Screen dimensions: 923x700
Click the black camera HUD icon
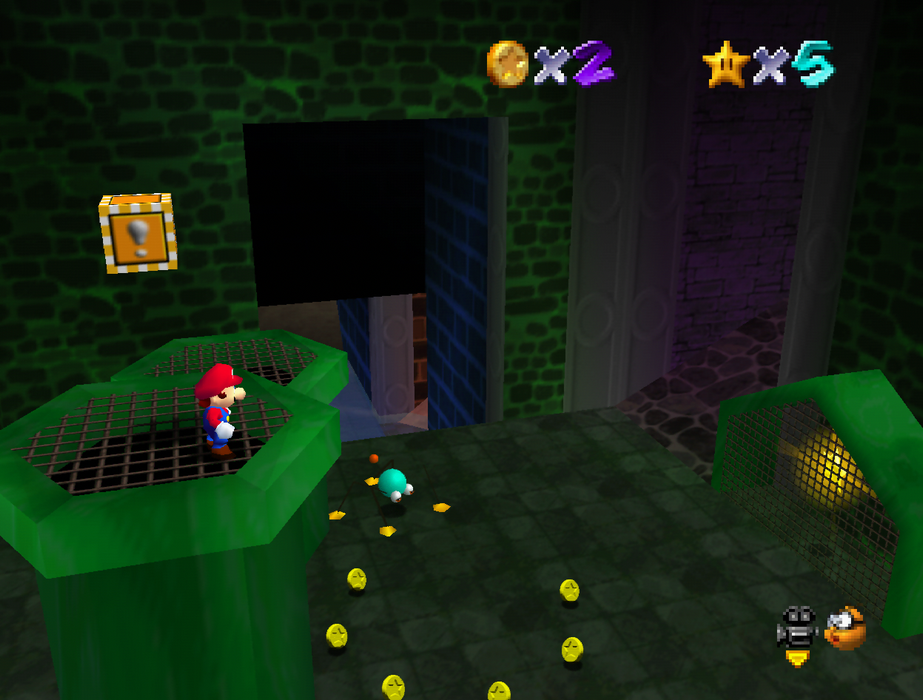tap(797, 628)
